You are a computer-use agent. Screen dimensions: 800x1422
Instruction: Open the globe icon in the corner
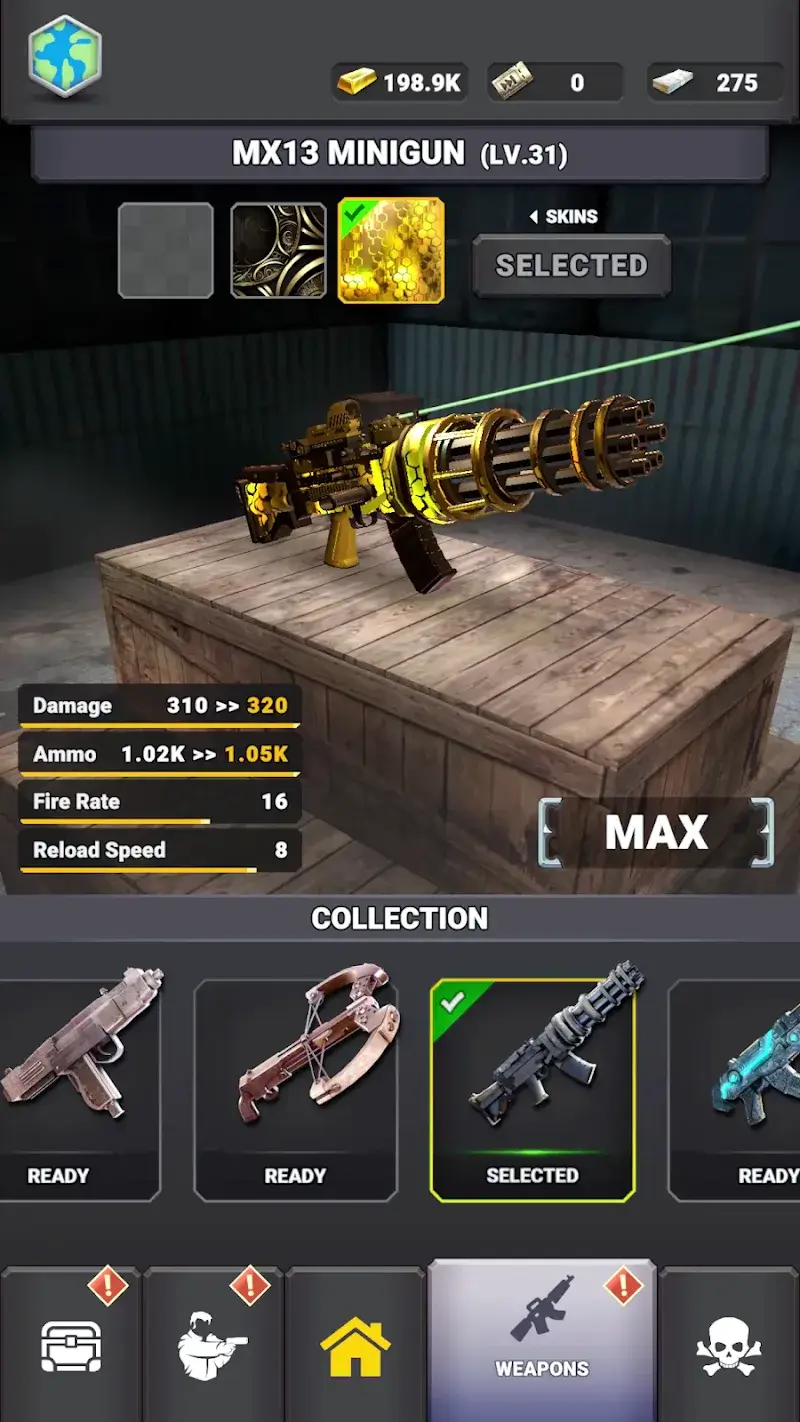coord(65,56)
